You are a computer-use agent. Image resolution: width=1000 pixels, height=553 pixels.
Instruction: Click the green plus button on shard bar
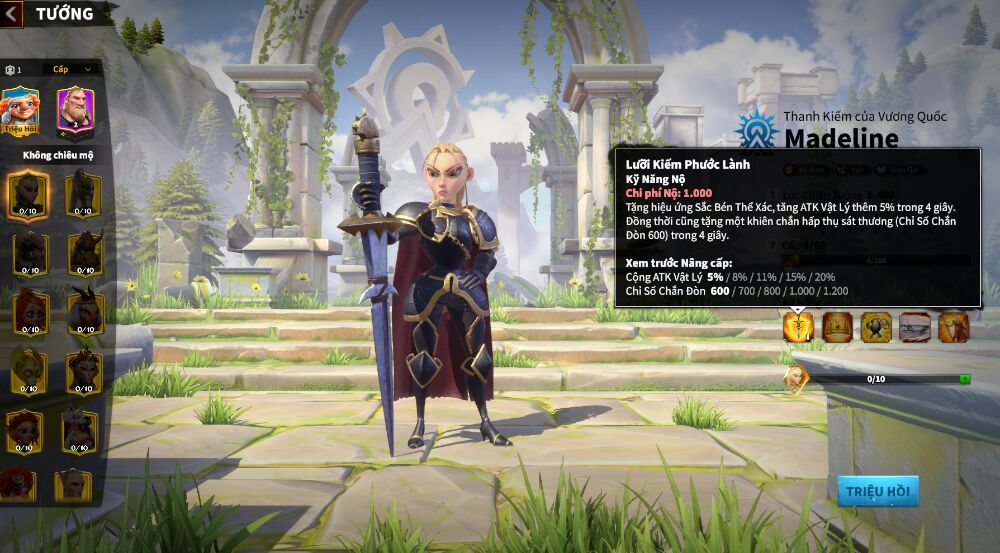coord(965,379)
